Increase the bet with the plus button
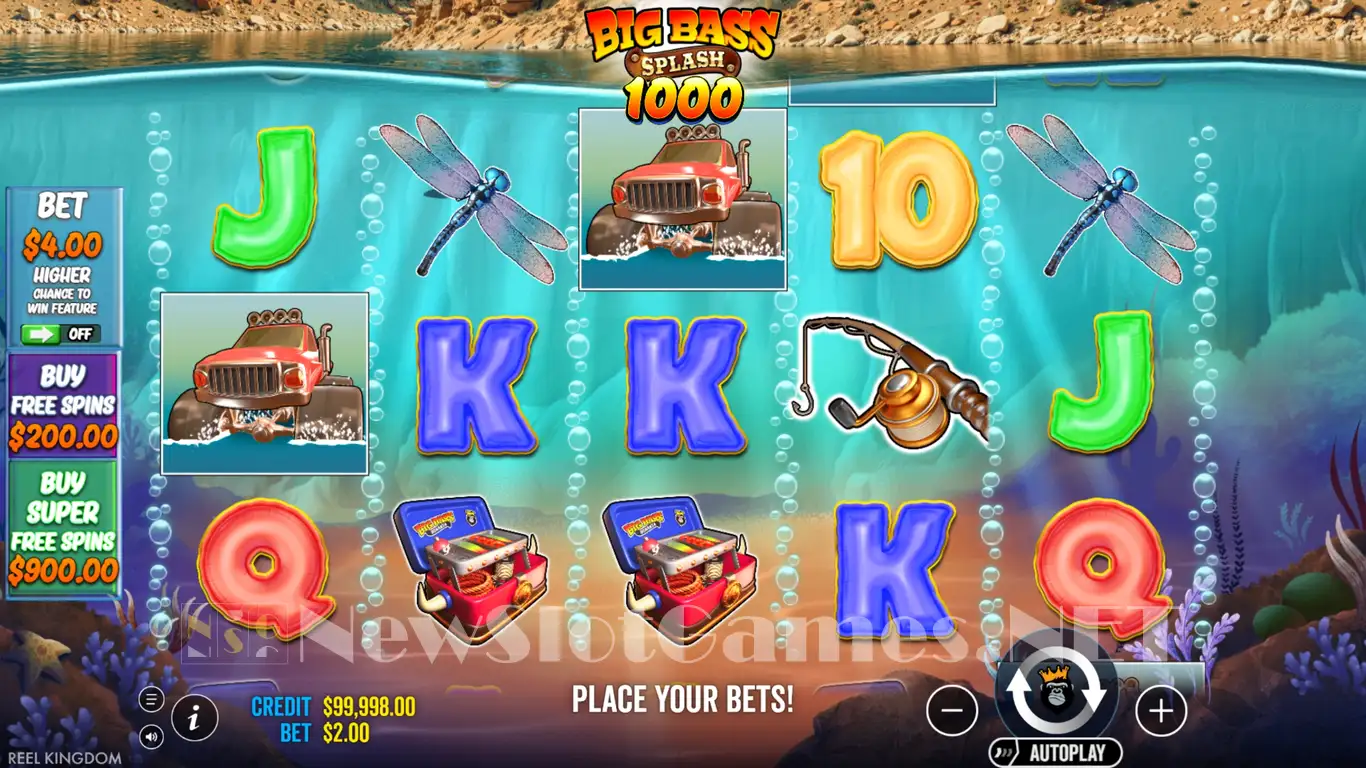 point(1160,711)
